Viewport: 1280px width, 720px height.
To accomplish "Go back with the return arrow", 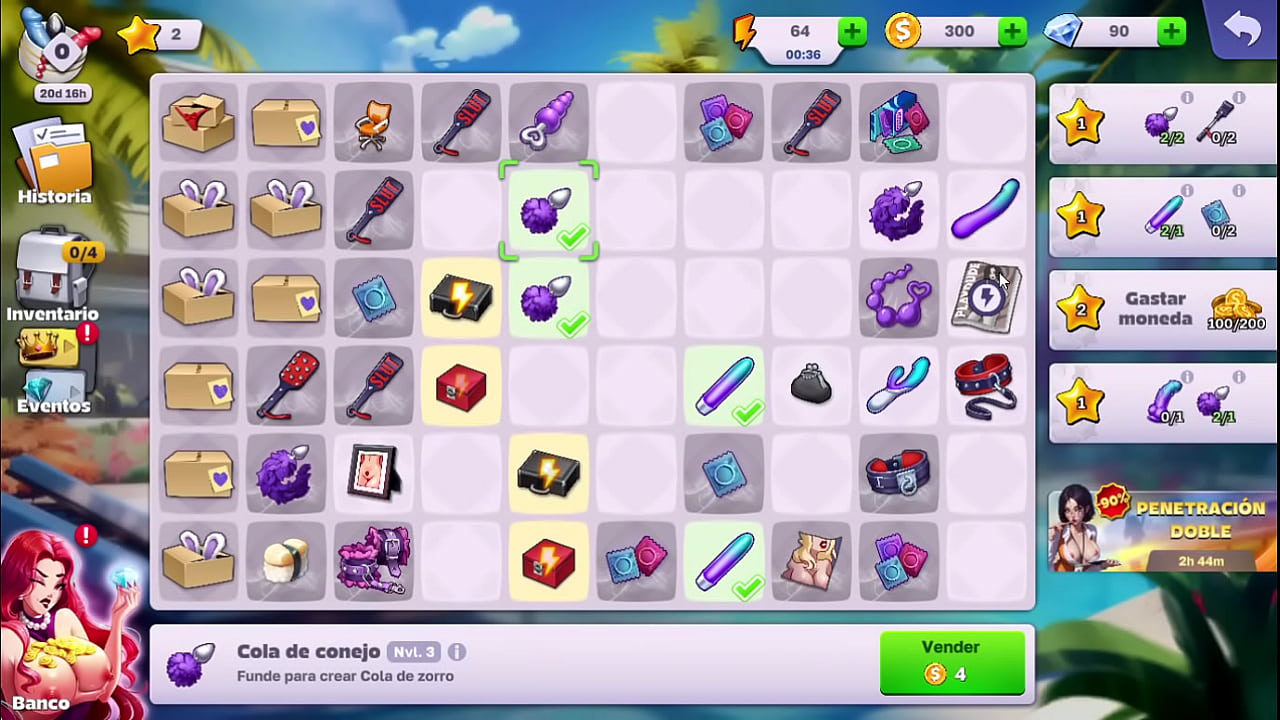I will [x=1242, y=30].
